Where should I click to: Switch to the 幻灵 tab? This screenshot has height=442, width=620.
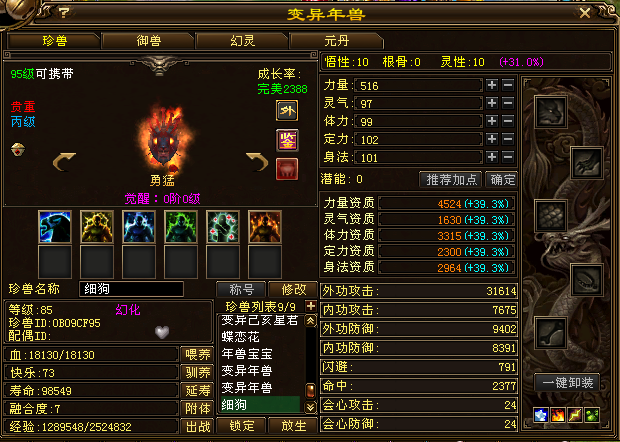pyautogui.click(x=242, y=41)
